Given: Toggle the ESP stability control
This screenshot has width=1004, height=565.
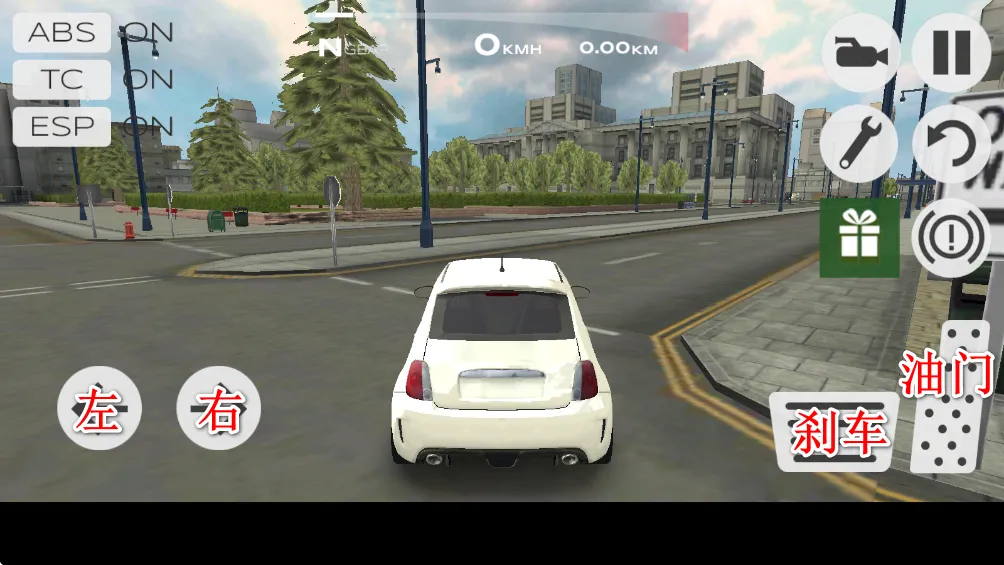Looking at the screenshot, I should [62, 127].
